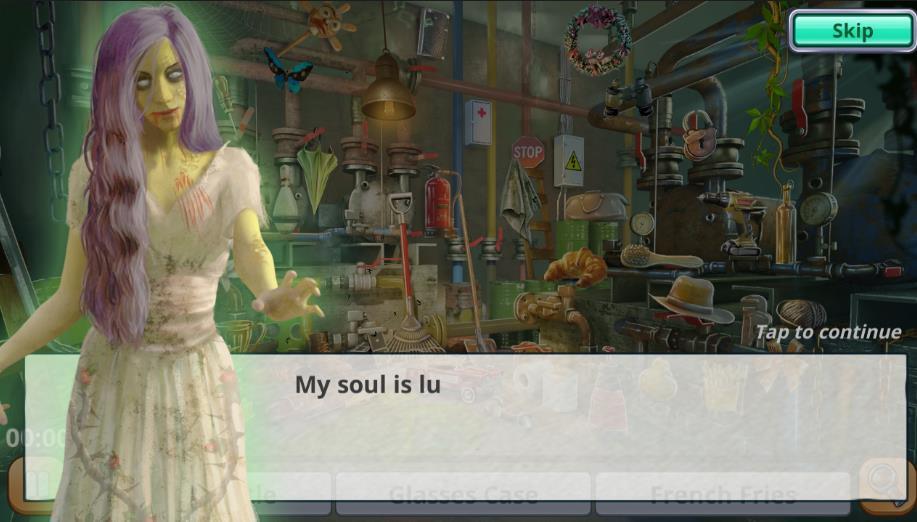Select the Glasses Case item label
The image size is (917, 522).
click(463, 495)
